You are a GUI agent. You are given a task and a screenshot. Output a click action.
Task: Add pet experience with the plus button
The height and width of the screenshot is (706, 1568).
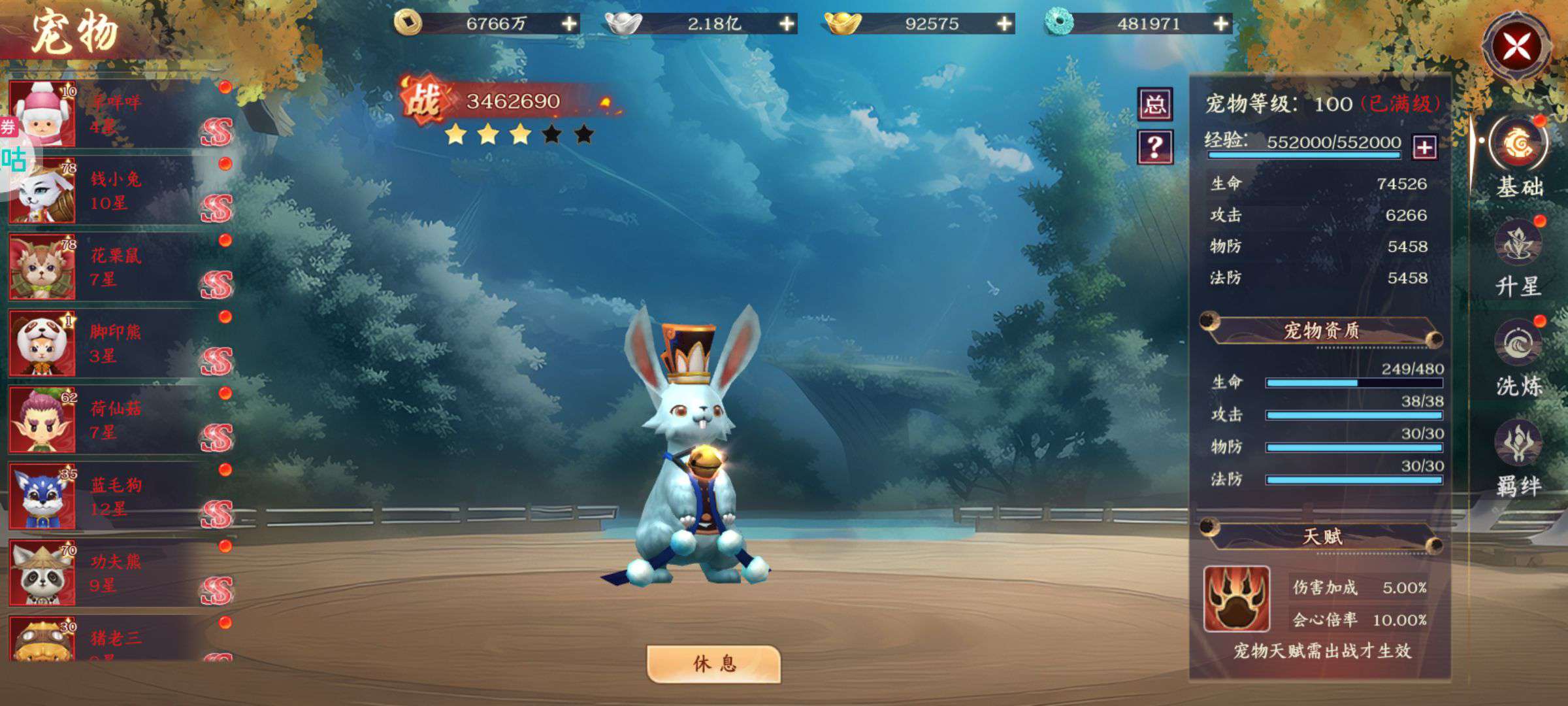1424,146
